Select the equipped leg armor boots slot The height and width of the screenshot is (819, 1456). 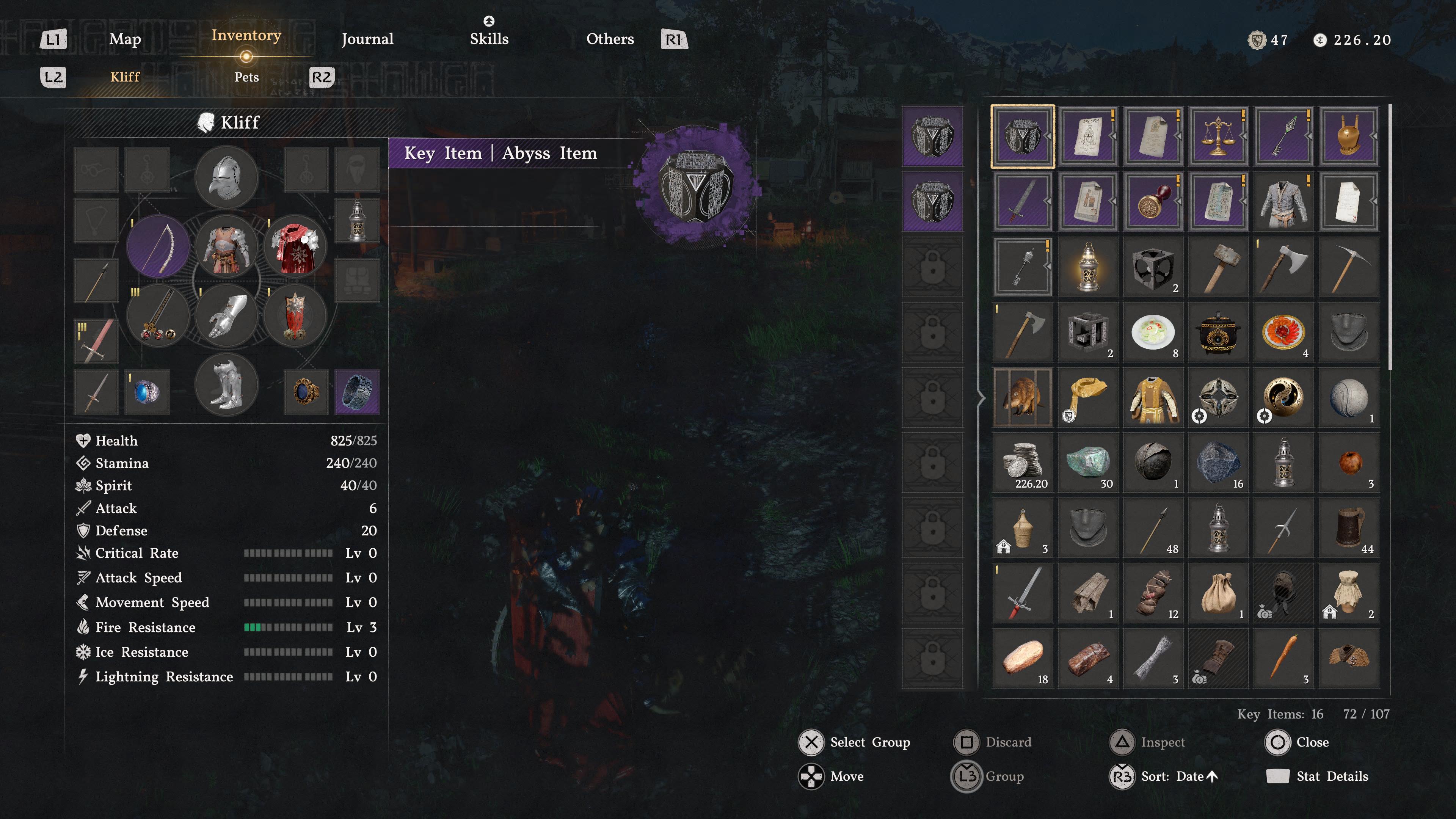point(226,384)
